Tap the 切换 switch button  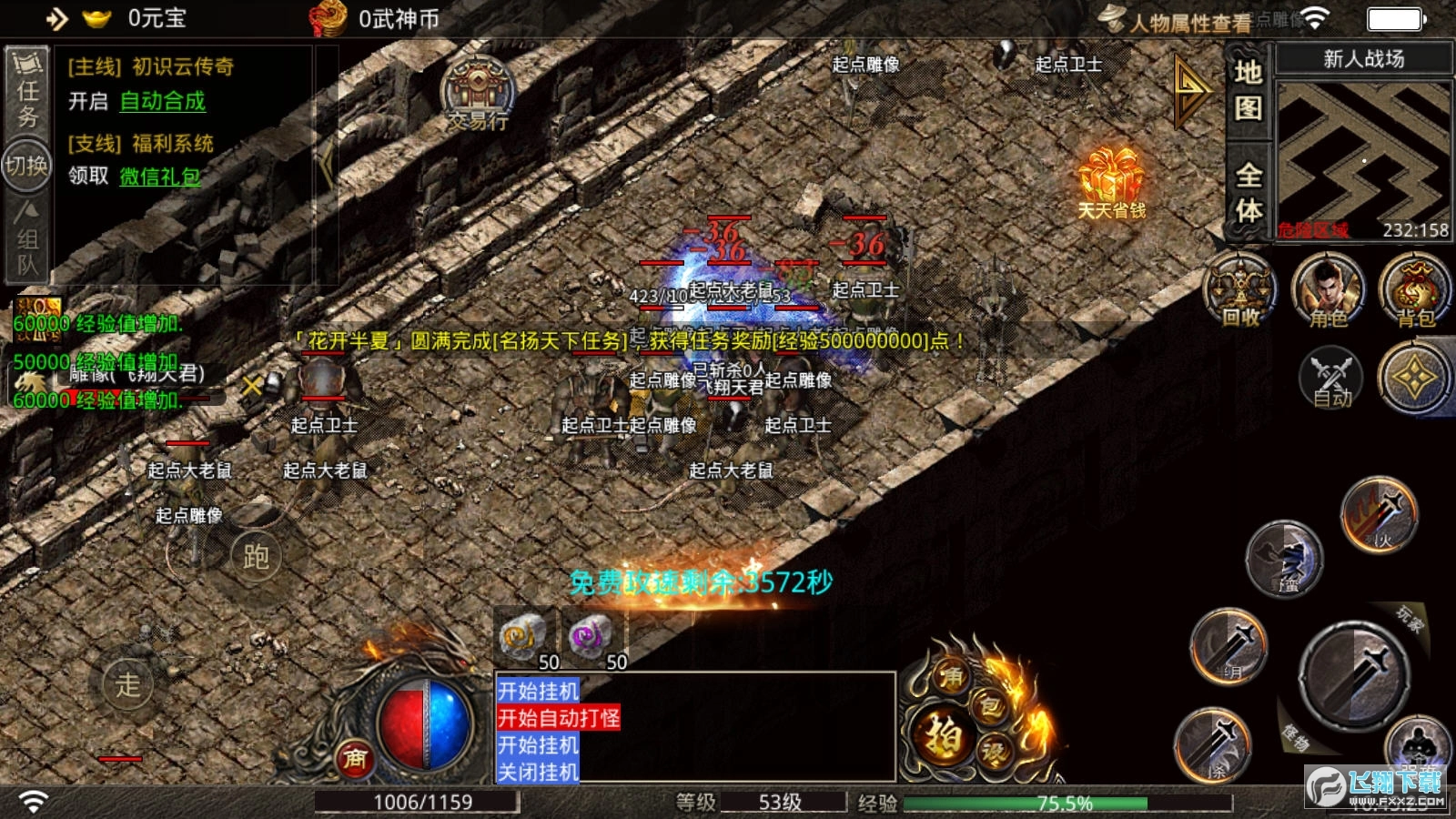(26, 166)
